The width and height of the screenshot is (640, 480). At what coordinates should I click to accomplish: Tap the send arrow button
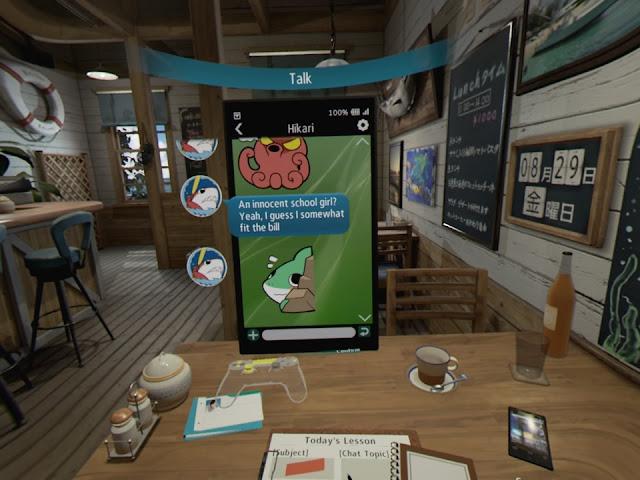pos(364,332)
